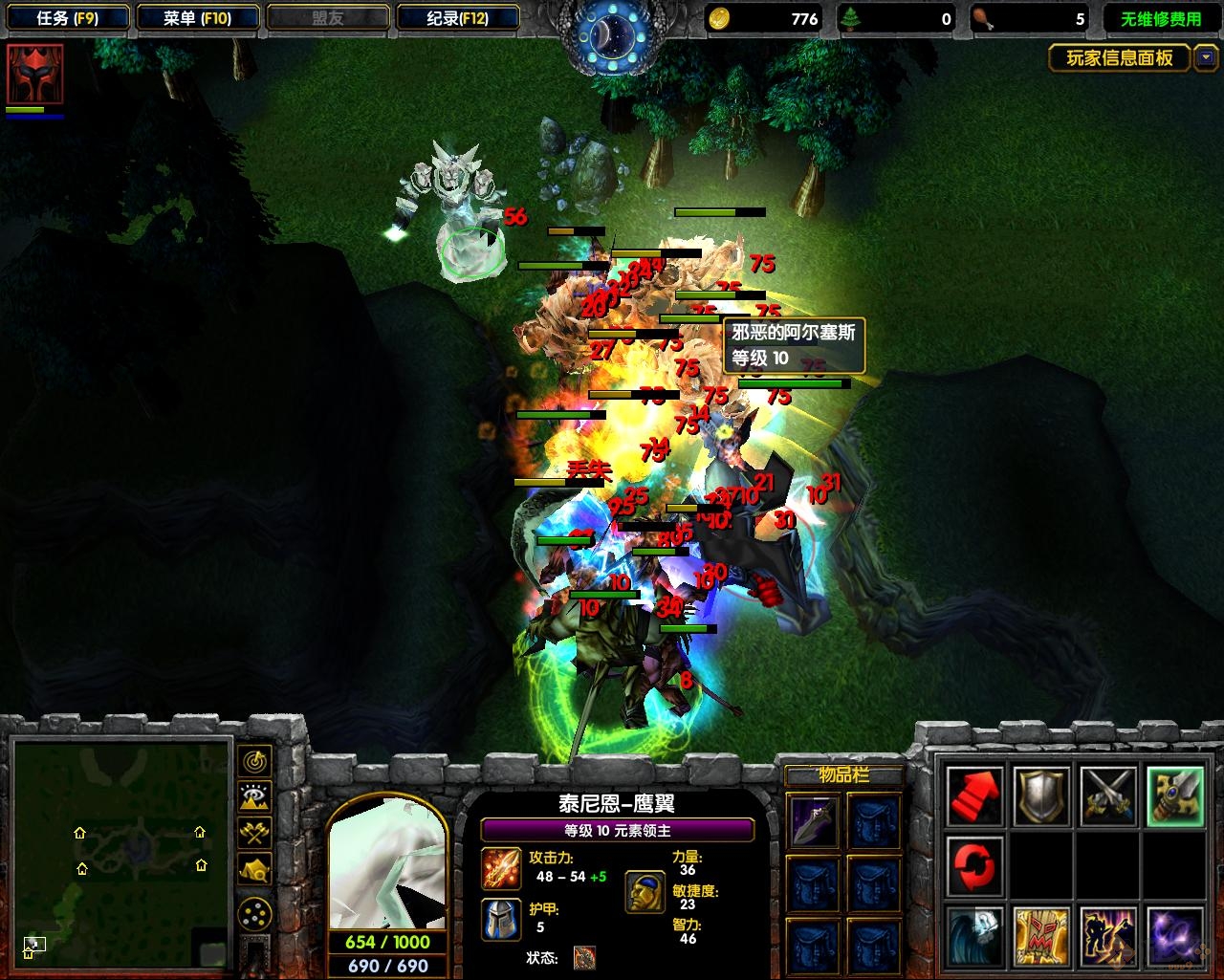Toggle ally color mode crossed axes button
1224x980 pixels.
coord(254,833)
